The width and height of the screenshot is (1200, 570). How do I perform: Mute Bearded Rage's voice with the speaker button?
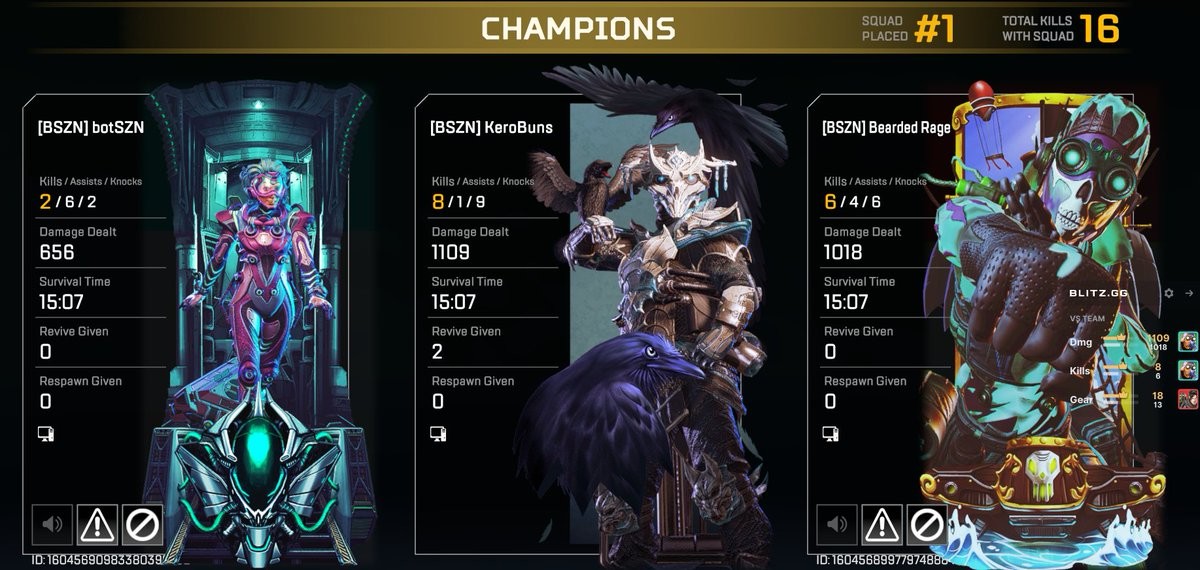click(x=837, y=524)
